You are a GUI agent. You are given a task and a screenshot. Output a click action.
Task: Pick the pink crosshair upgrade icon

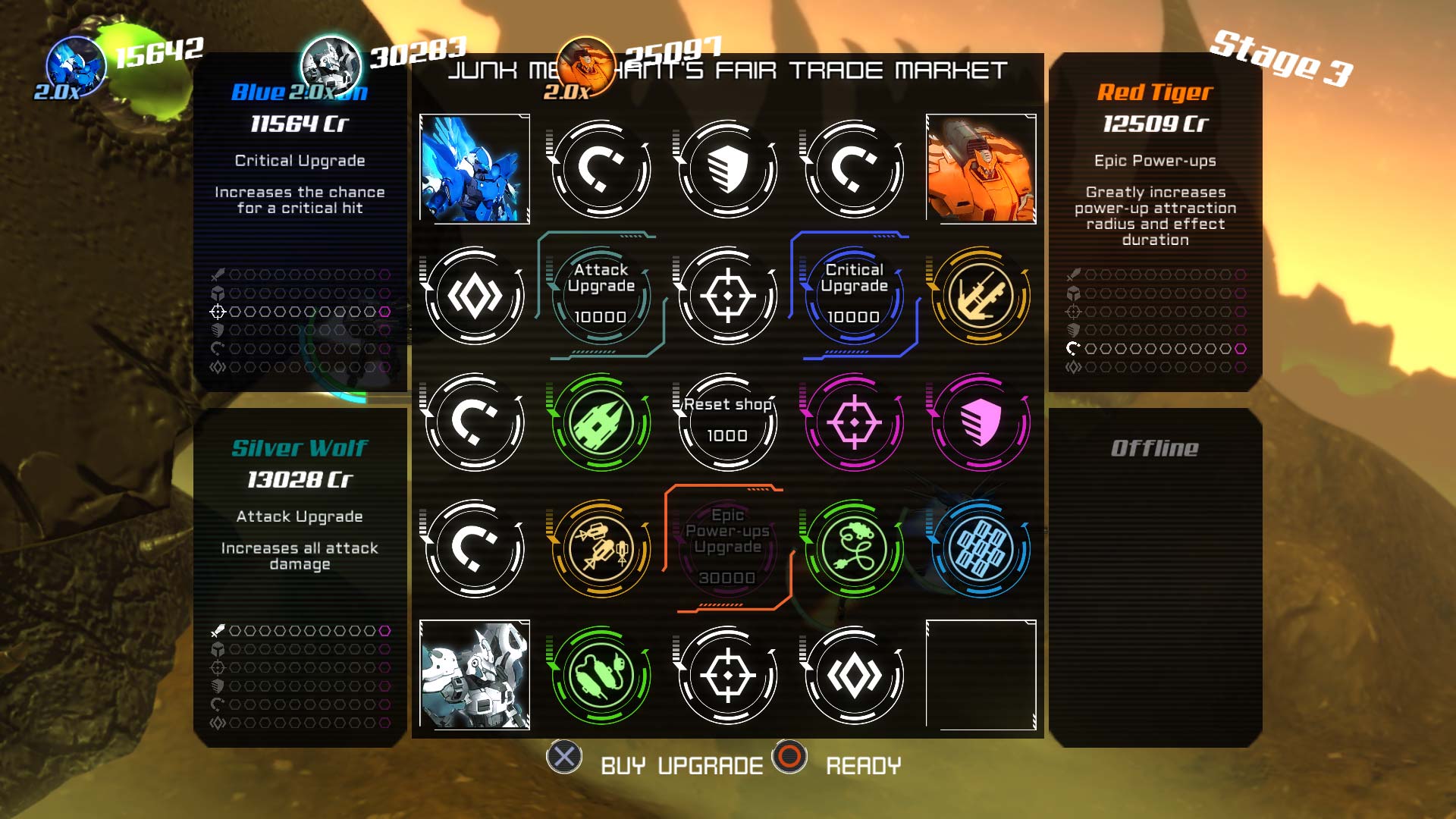pos(855,423)
